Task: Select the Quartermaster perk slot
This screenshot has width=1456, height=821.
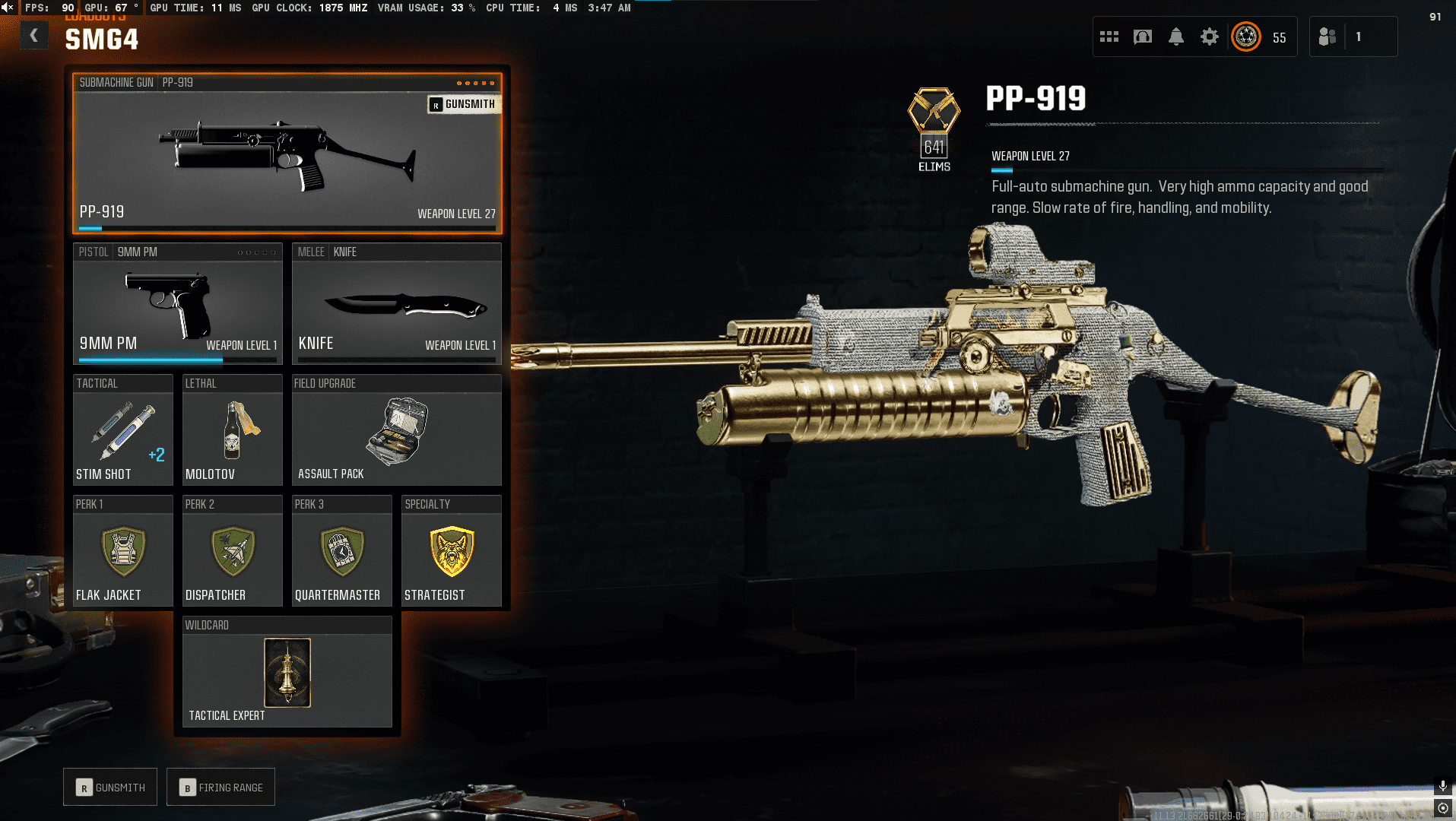Action: point(341,551)
